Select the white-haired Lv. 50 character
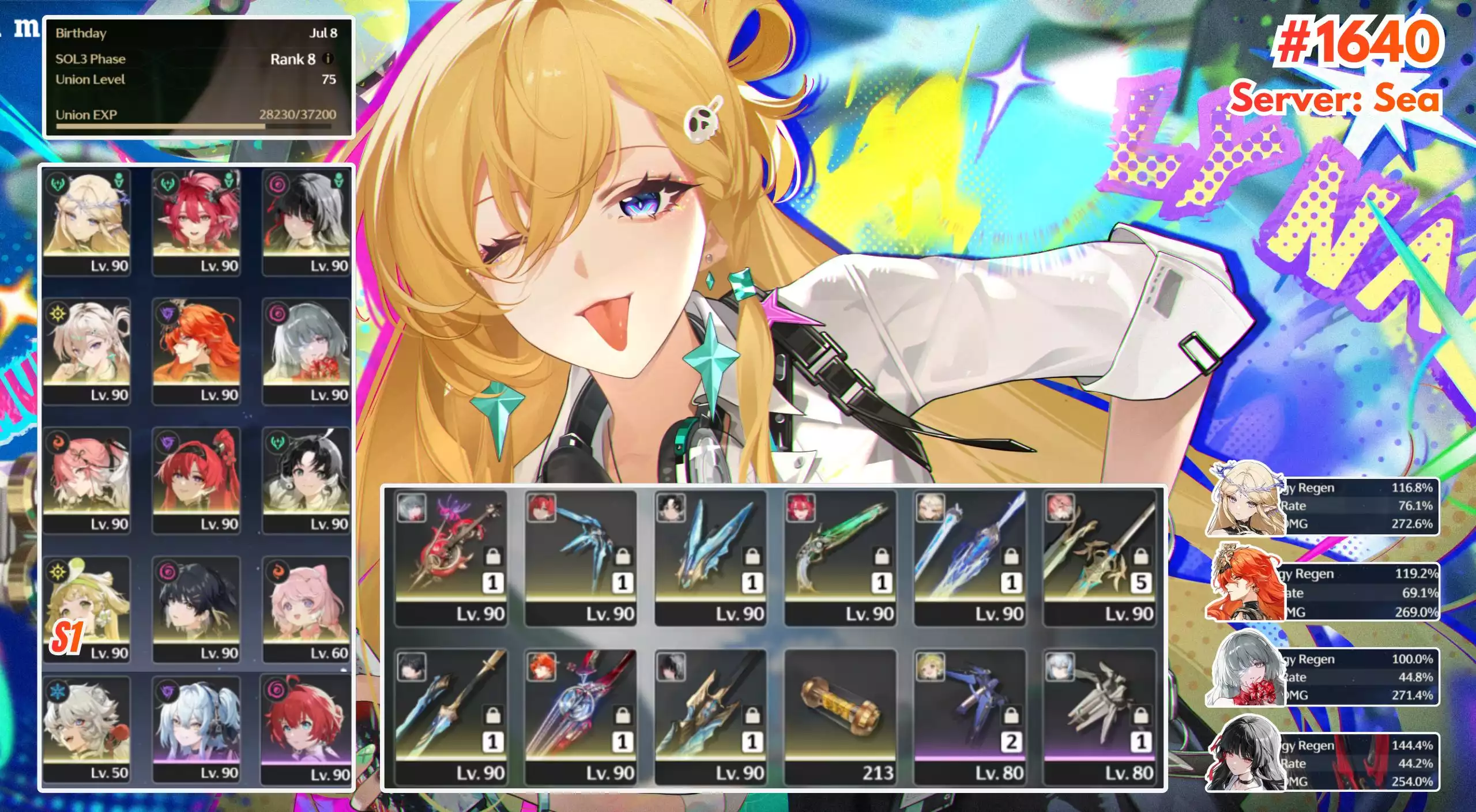Image resolution: width=1476 pixels, height=812 pixels. click(86, 728)
